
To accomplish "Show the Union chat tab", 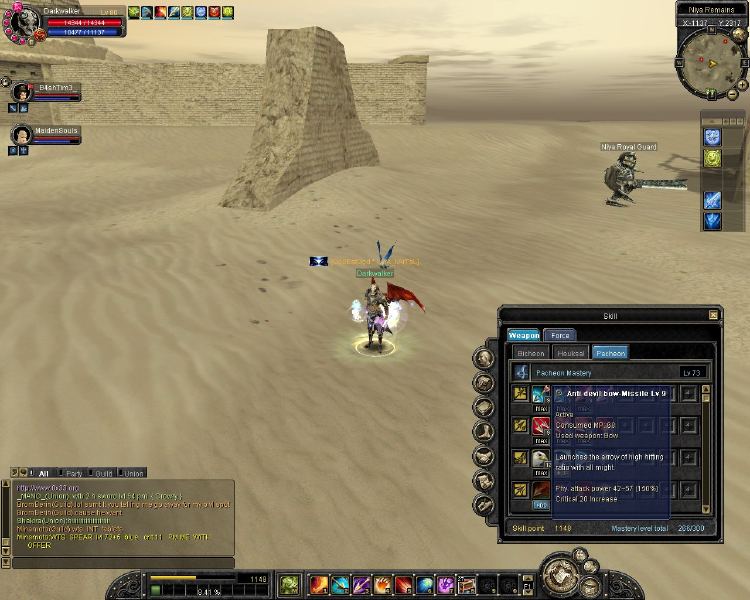I will click(134, 473).
